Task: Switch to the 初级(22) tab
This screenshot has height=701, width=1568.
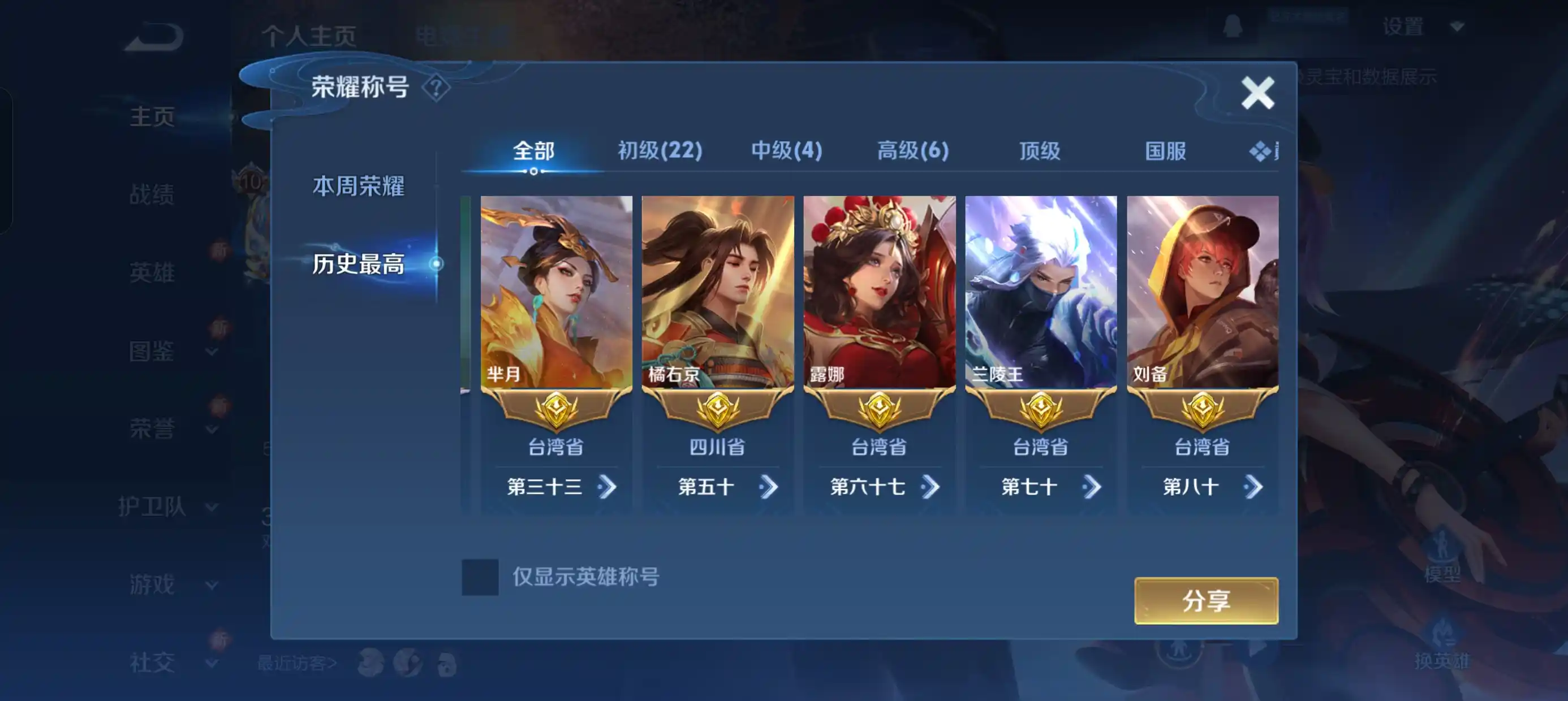Action: click(660, 150)
